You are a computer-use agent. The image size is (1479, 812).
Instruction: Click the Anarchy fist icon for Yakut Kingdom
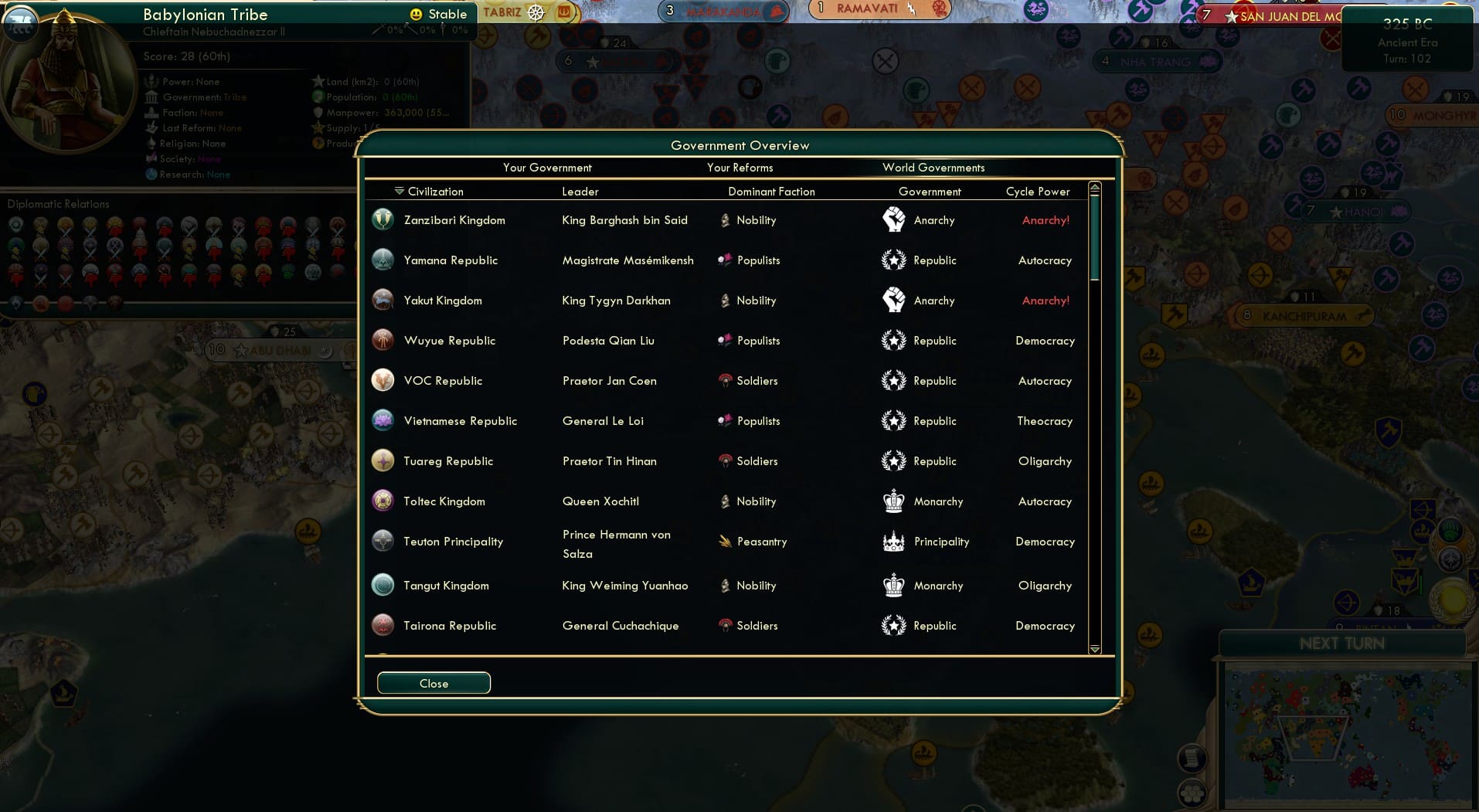click(895, 300)
